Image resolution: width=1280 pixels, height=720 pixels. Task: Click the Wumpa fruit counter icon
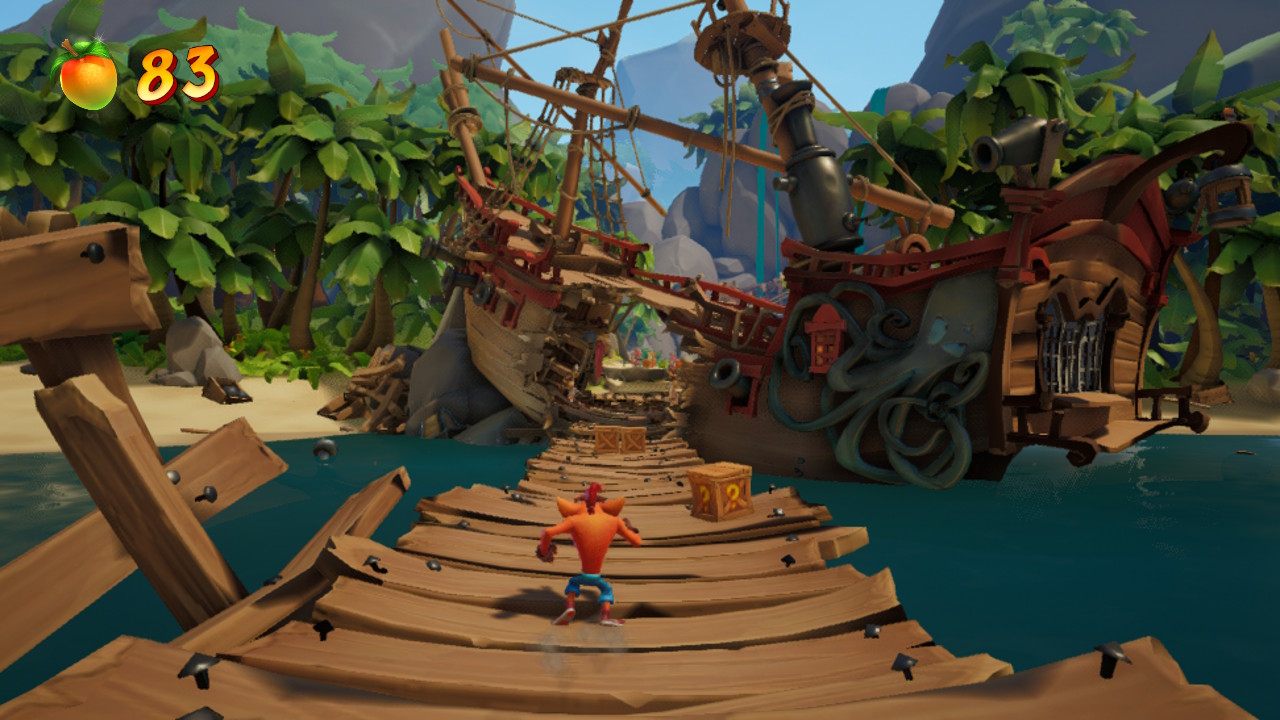click(x=87, y=76)
